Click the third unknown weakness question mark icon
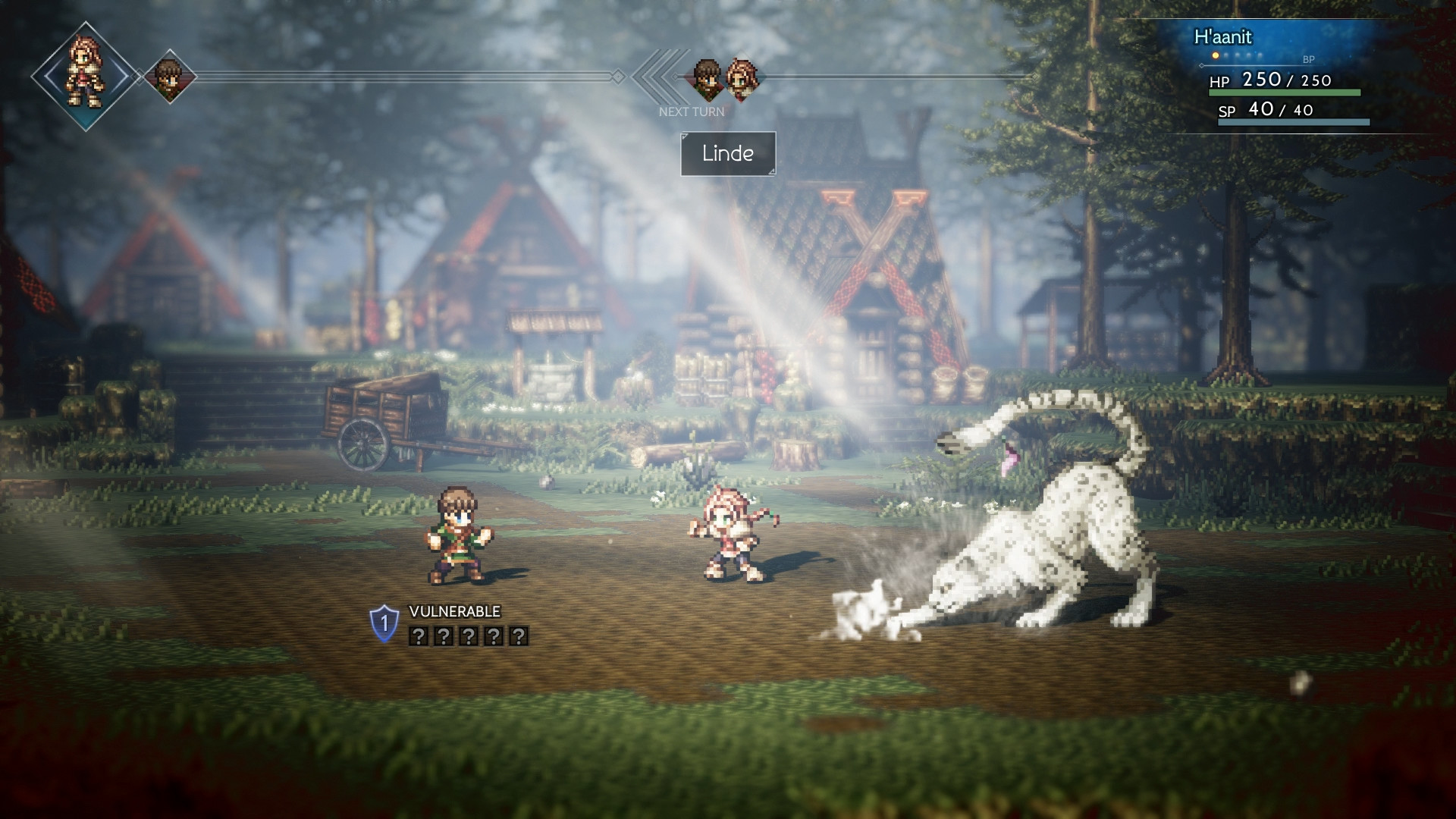Viewport: 1456px width, 819px height. 469,636
